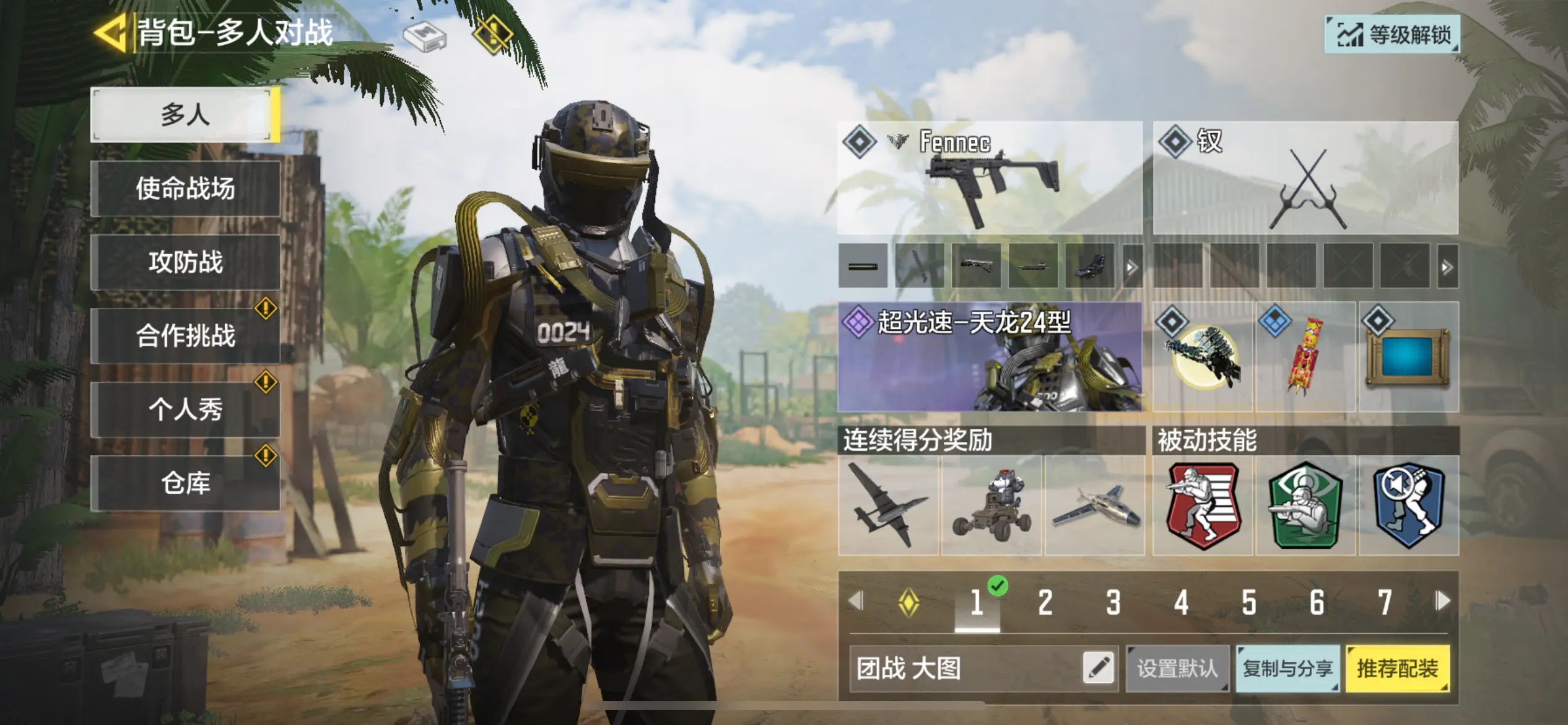Open 推荐配装 recommended loadouts
This screenshot has height=725, width=1568.
[x=1398, y=669]
